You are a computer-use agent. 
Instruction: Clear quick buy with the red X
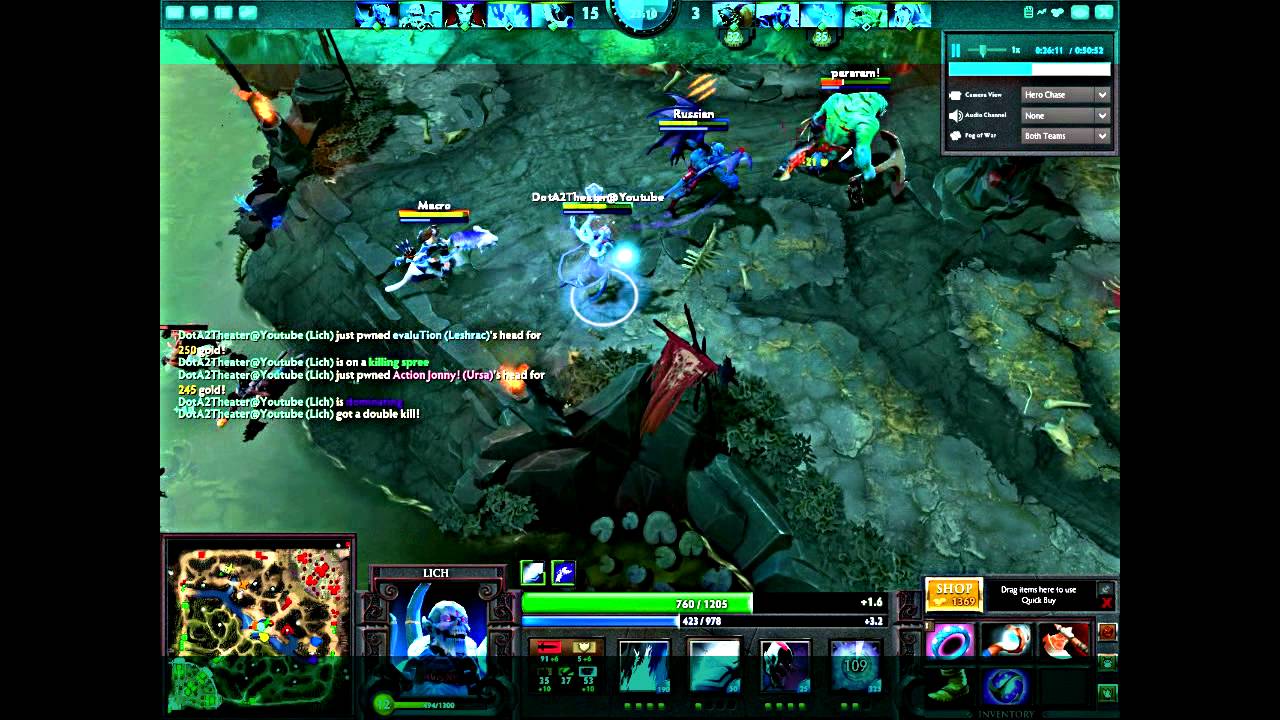click(1106, 603)
